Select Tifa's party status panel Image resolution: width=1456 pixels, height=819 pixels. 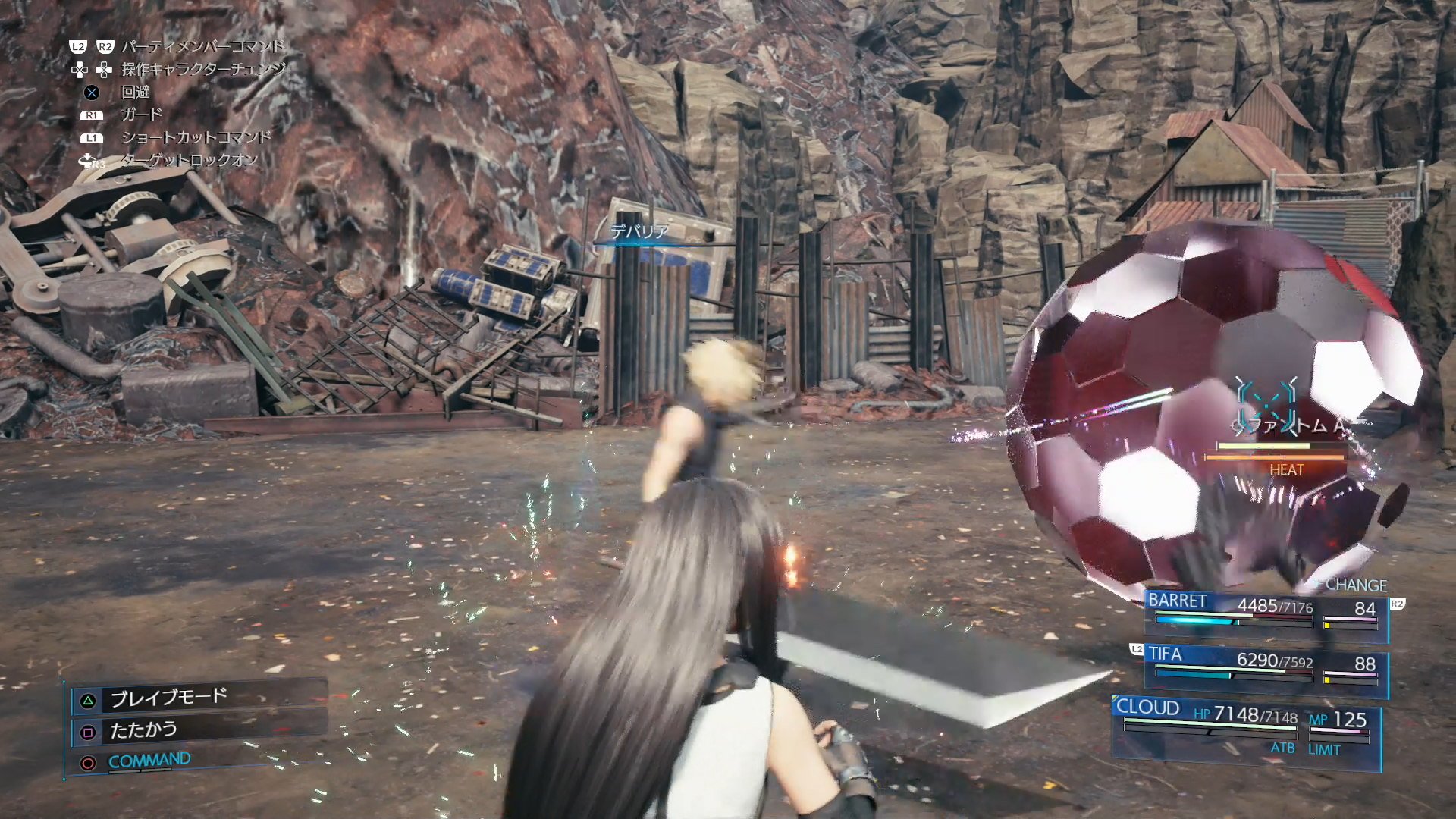tap(1265, 667)
